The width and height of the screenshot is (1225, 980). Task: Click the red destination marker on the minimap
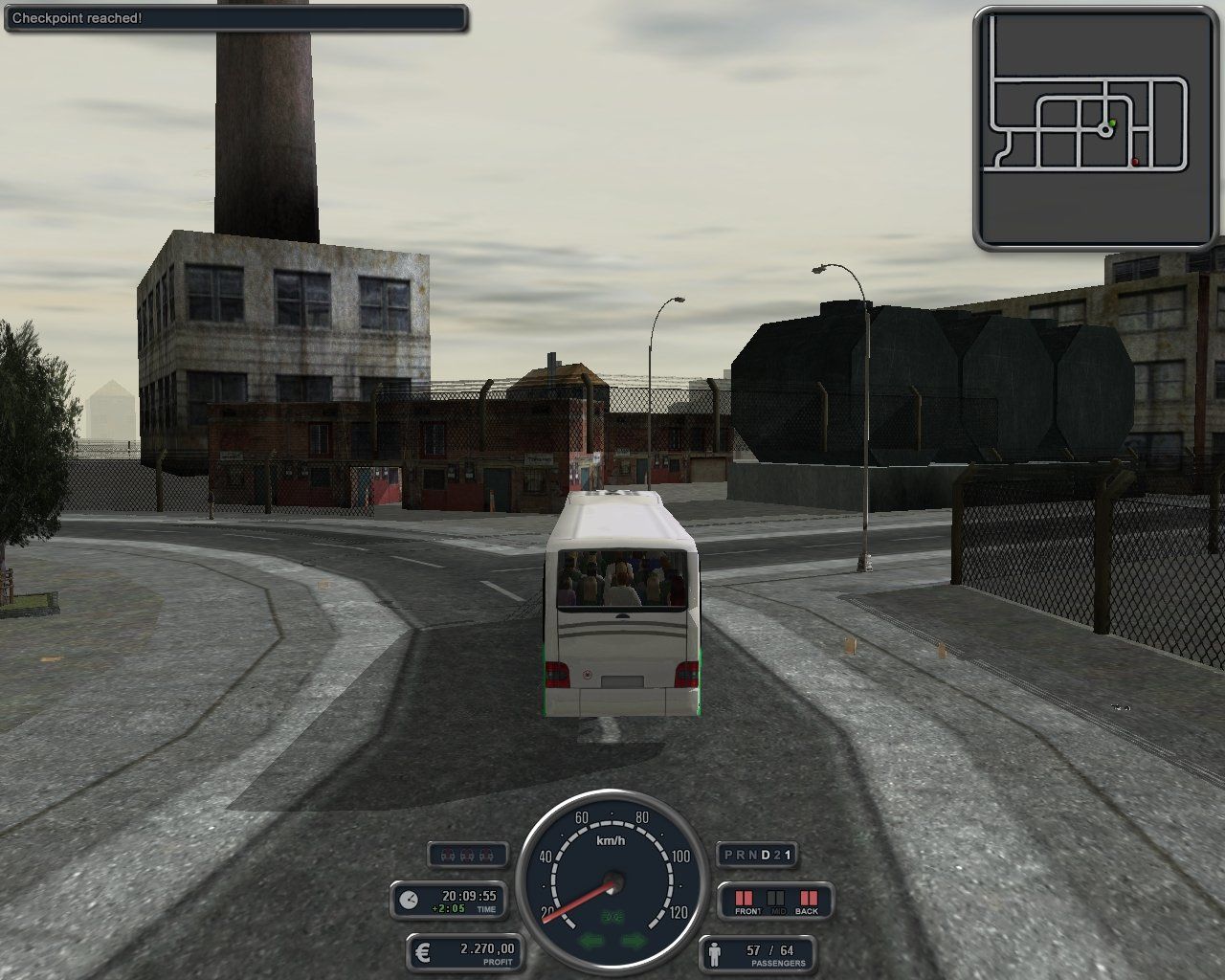pos(1135,162)
